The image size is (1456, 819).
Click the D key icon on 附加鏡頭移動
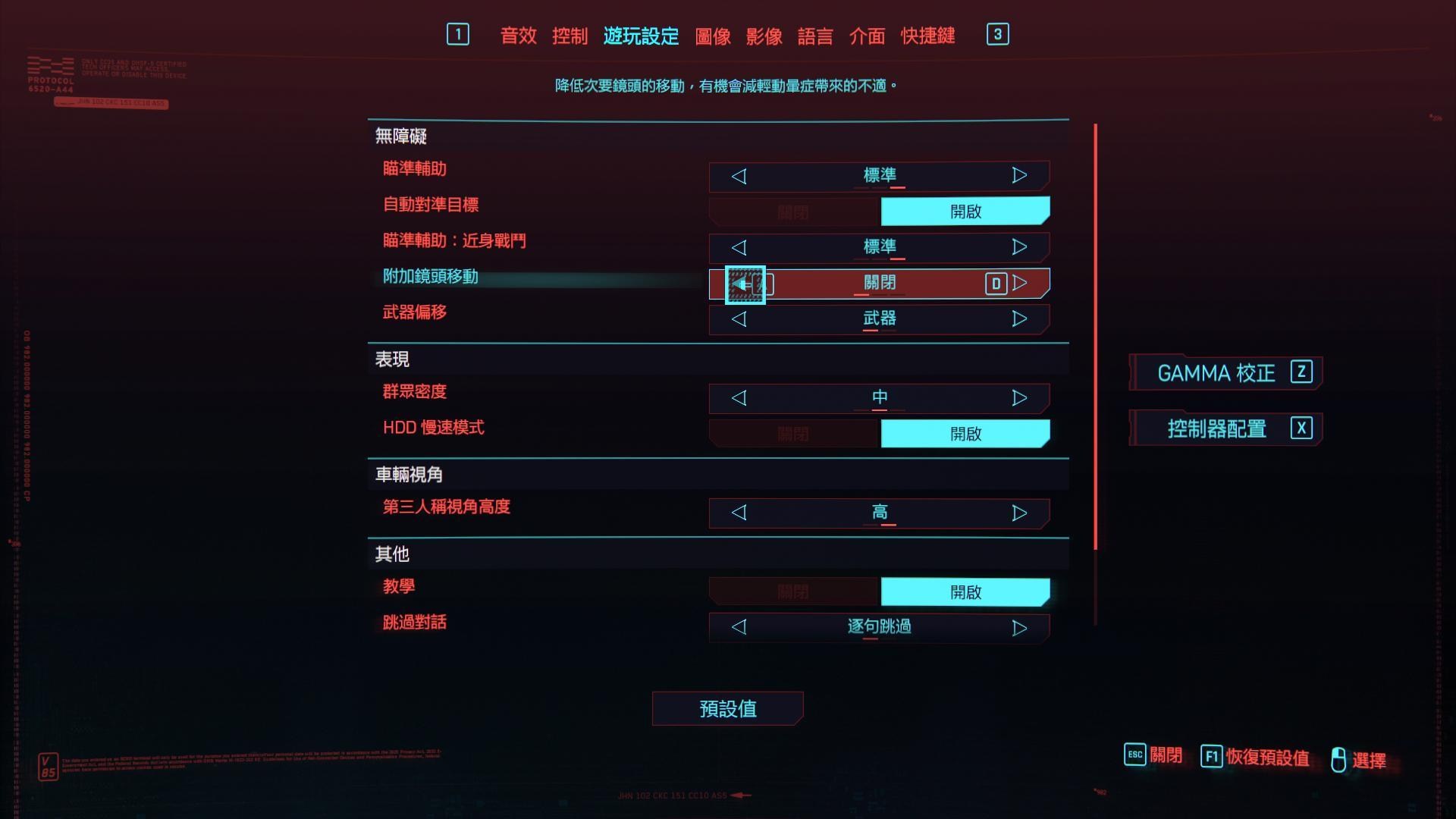point(997,283)
